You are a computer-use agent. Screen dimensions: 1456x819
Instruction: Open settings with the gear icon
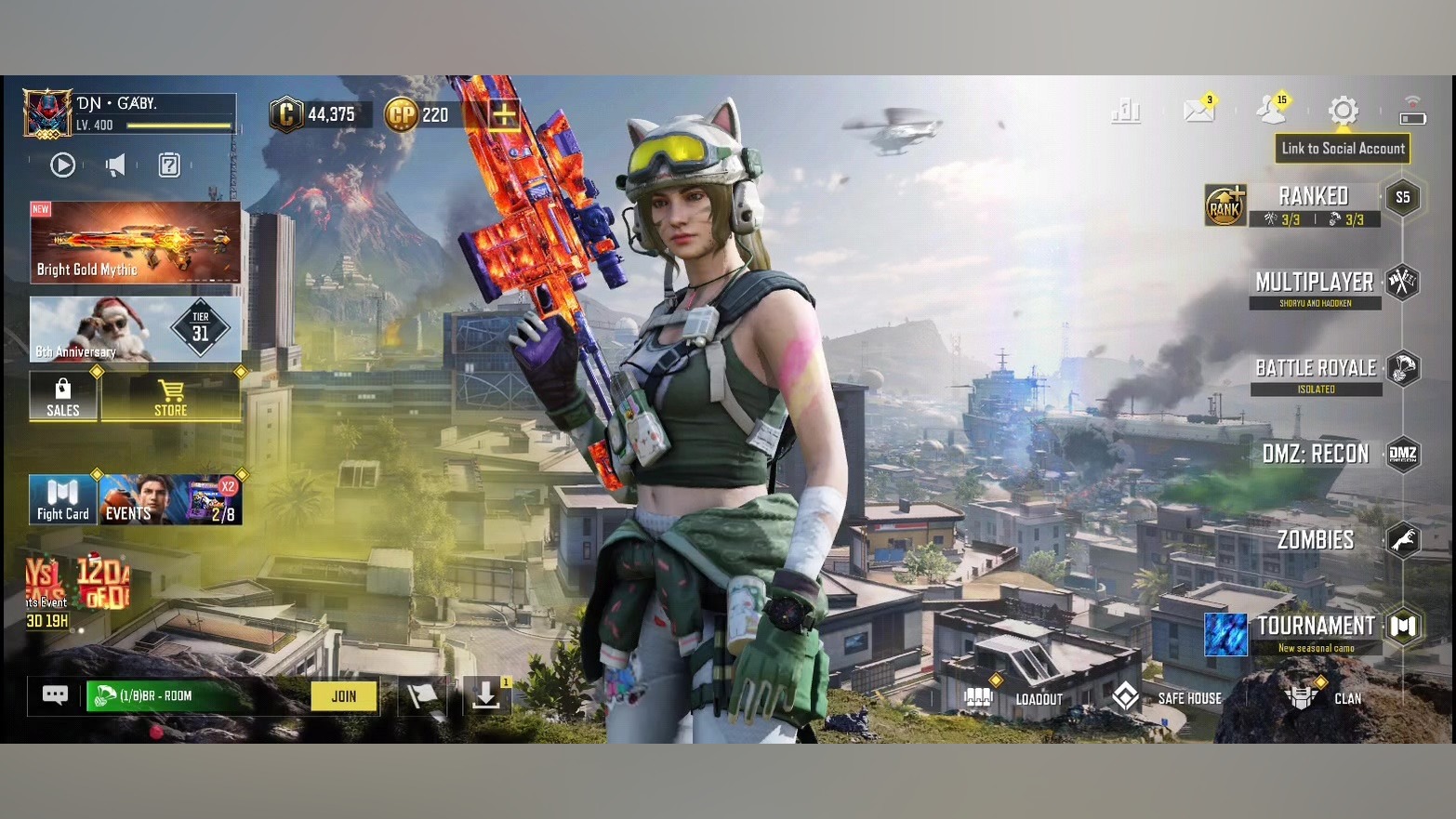[1343, 111]
